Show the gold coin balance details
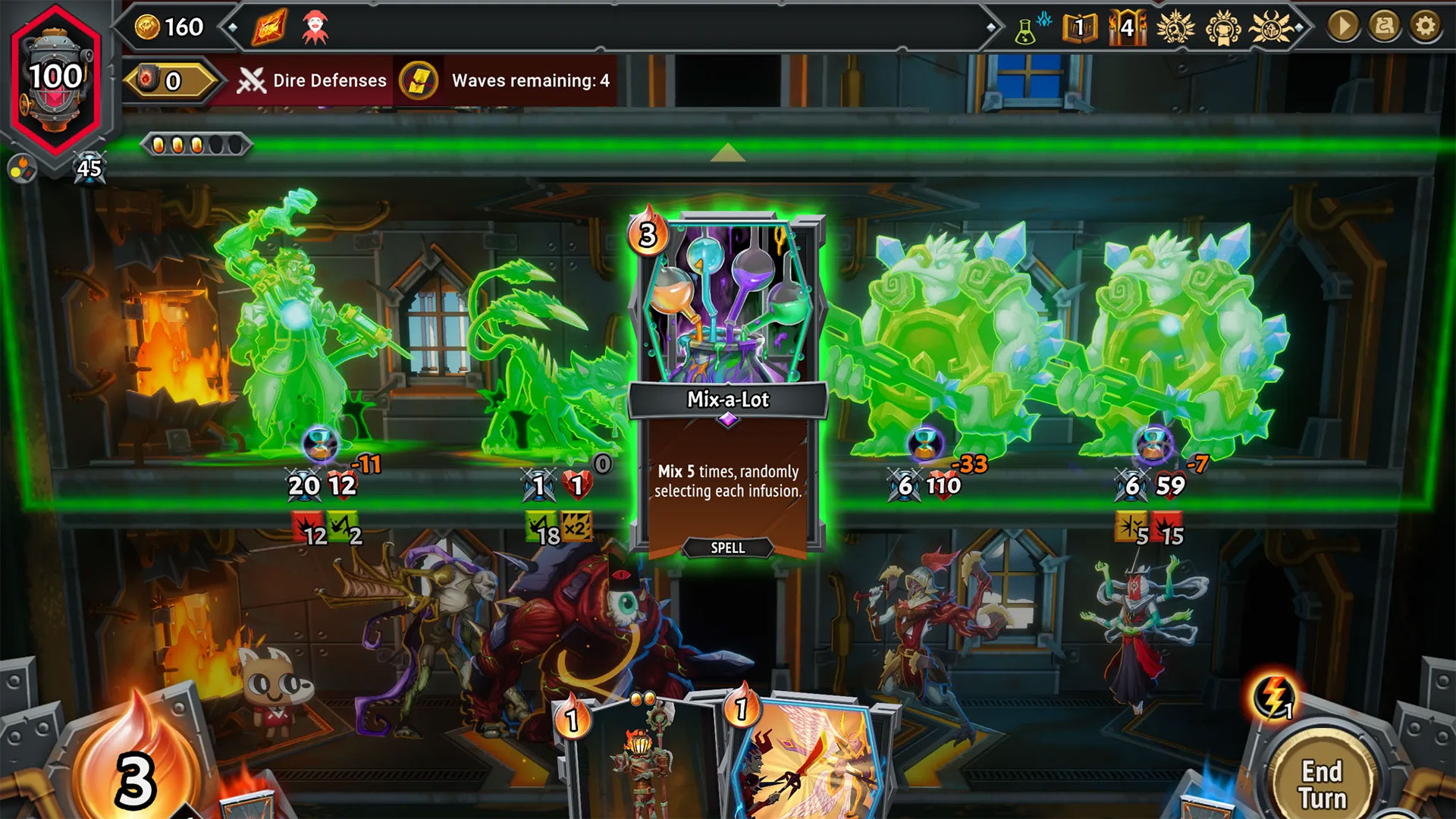The image size is (1456, 819). [170, 28]
